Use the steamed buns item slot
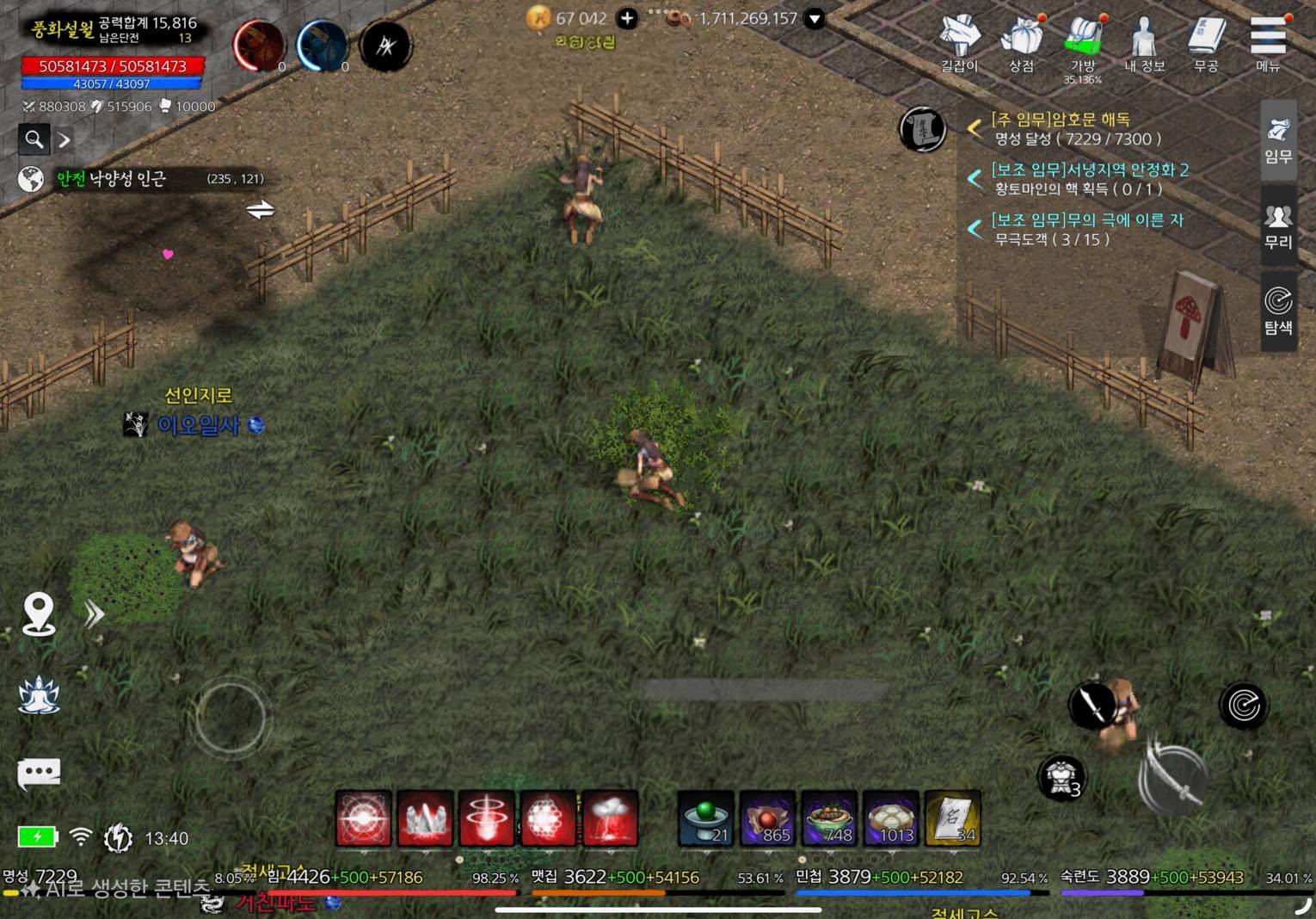The image size is (1316, 919). (x=891, y=817)
